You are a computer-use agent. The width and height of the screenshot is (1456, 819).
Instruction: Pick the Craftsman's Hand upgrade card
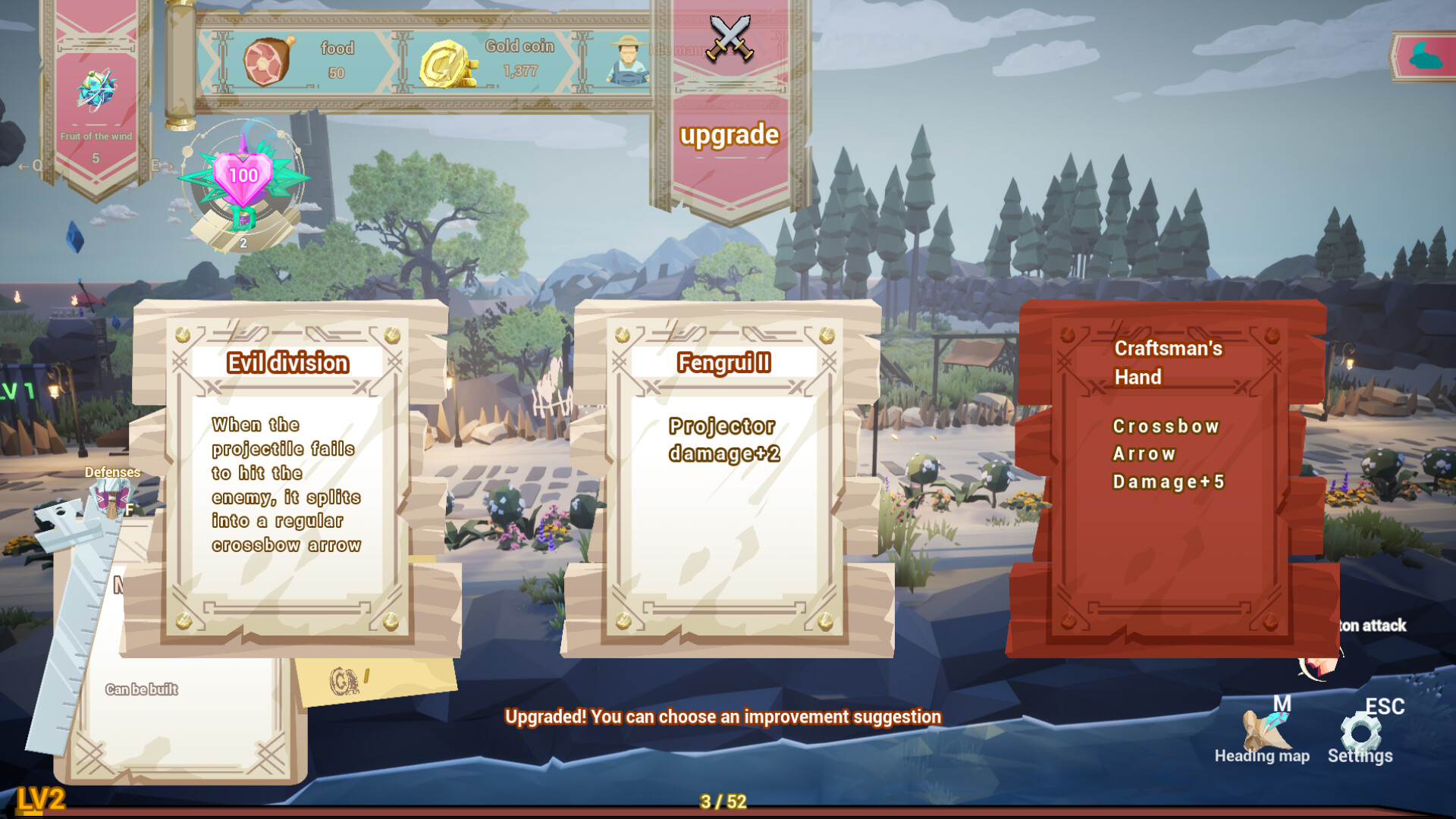pos(1170,478)
